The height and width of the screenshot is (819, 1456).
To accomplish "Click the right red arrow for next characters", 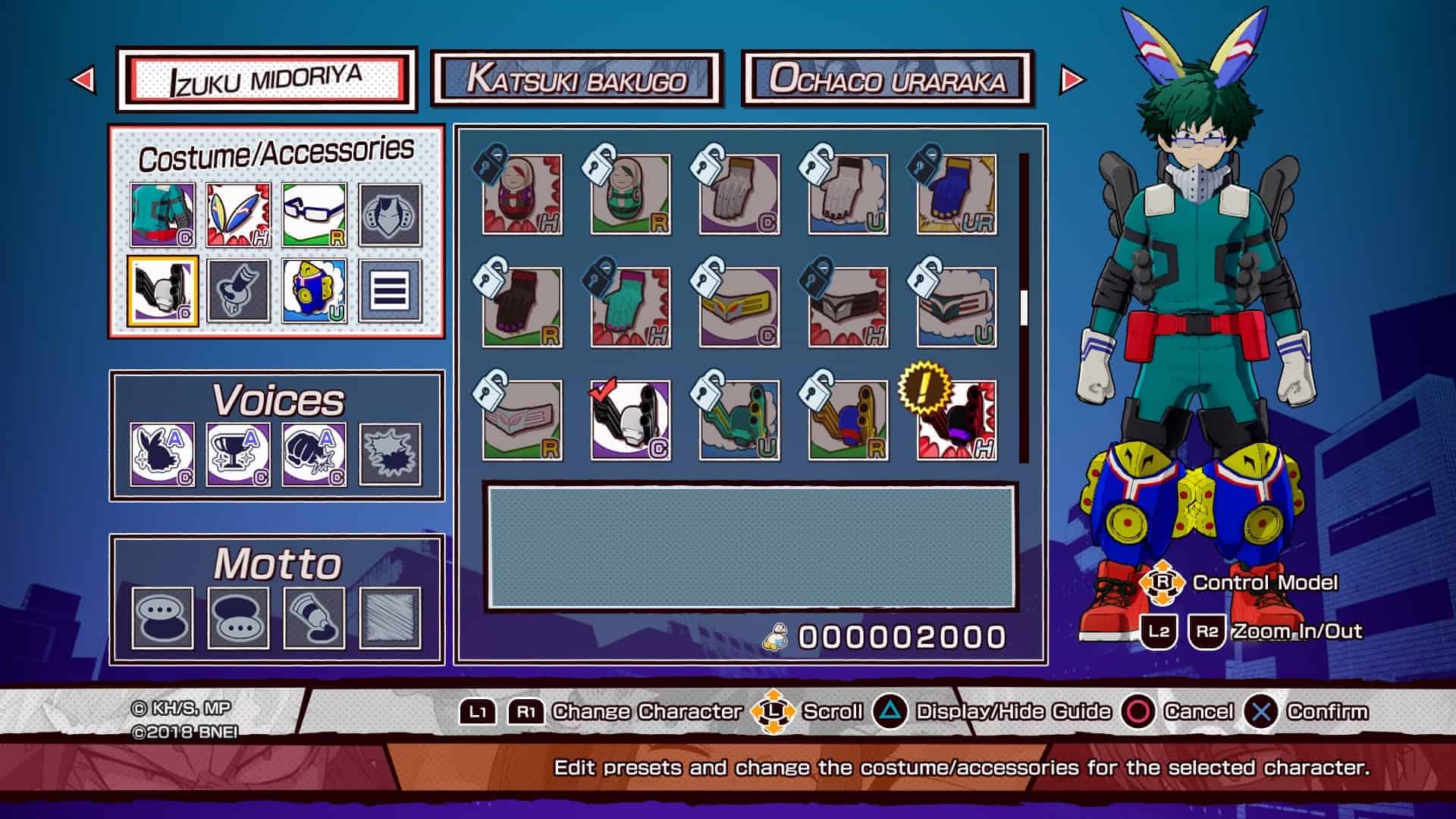I will point(1072,79).
